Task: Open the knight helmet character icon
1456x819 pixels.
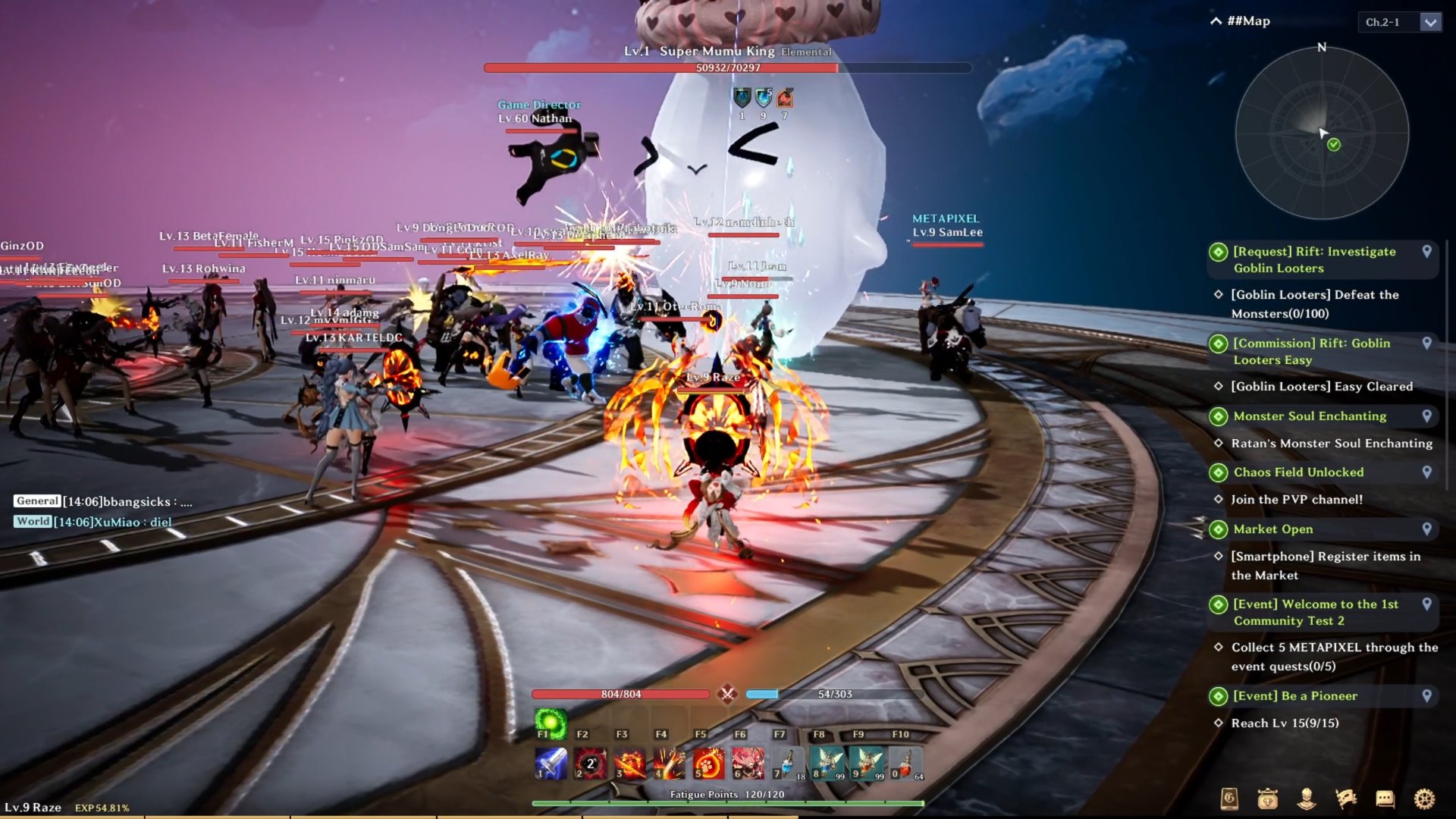Action: pyautogui.click(x=1306, y=799)
